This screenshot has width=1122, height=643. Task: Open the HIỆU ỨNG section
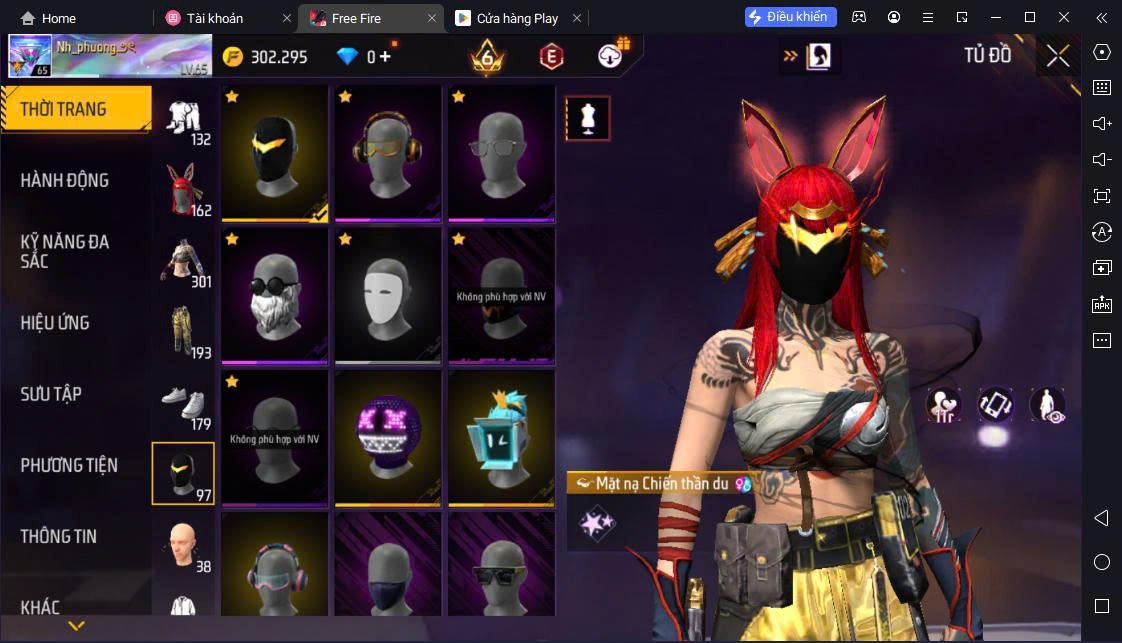click(x=55, y=322)
